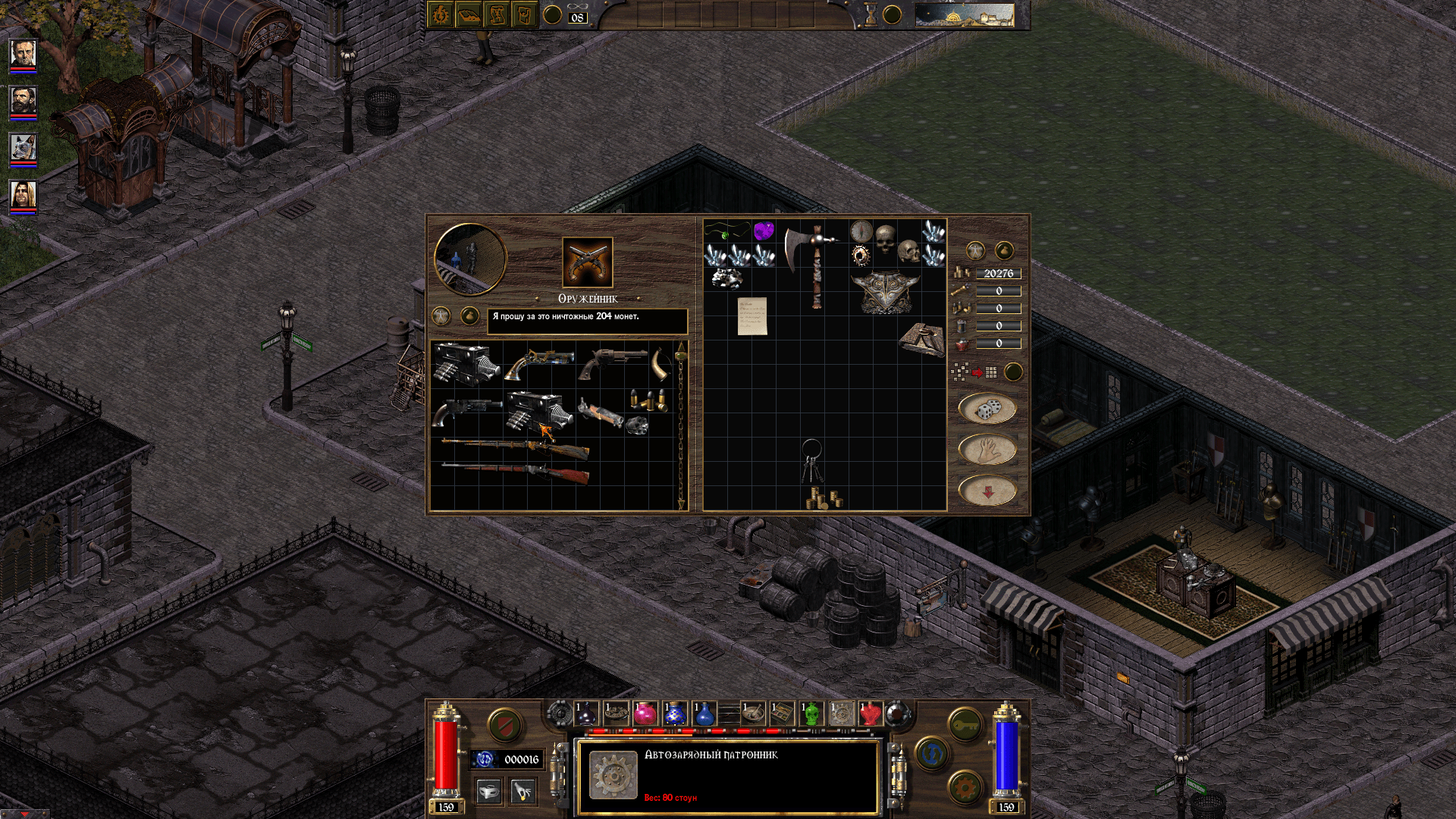Image resolution: width=1456 pixels, height=819 pixels.
Task: Open the spellbook via blue magic symbol
Action: pos(931,754)
